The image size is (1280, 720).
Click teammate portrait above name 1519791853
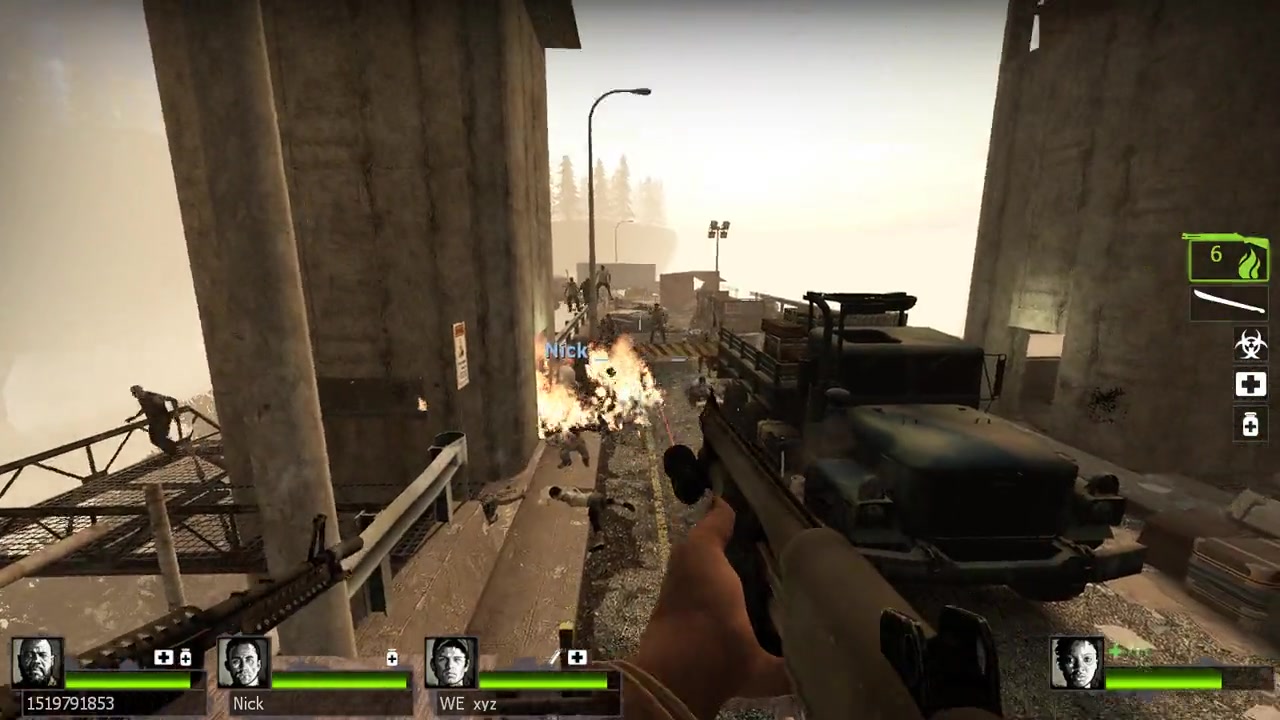click(38, 662)
